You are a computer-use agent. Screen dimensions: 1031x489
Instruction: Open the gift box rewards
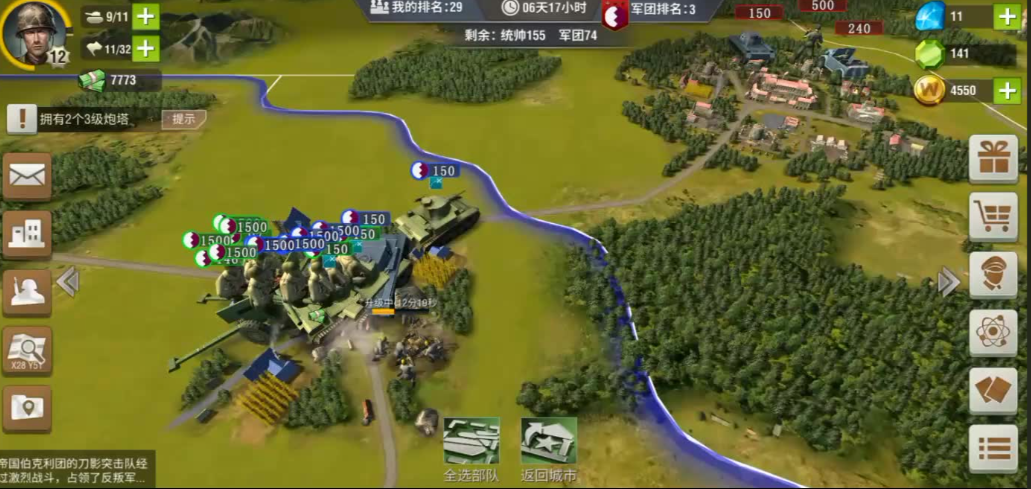tap(993, 158)
